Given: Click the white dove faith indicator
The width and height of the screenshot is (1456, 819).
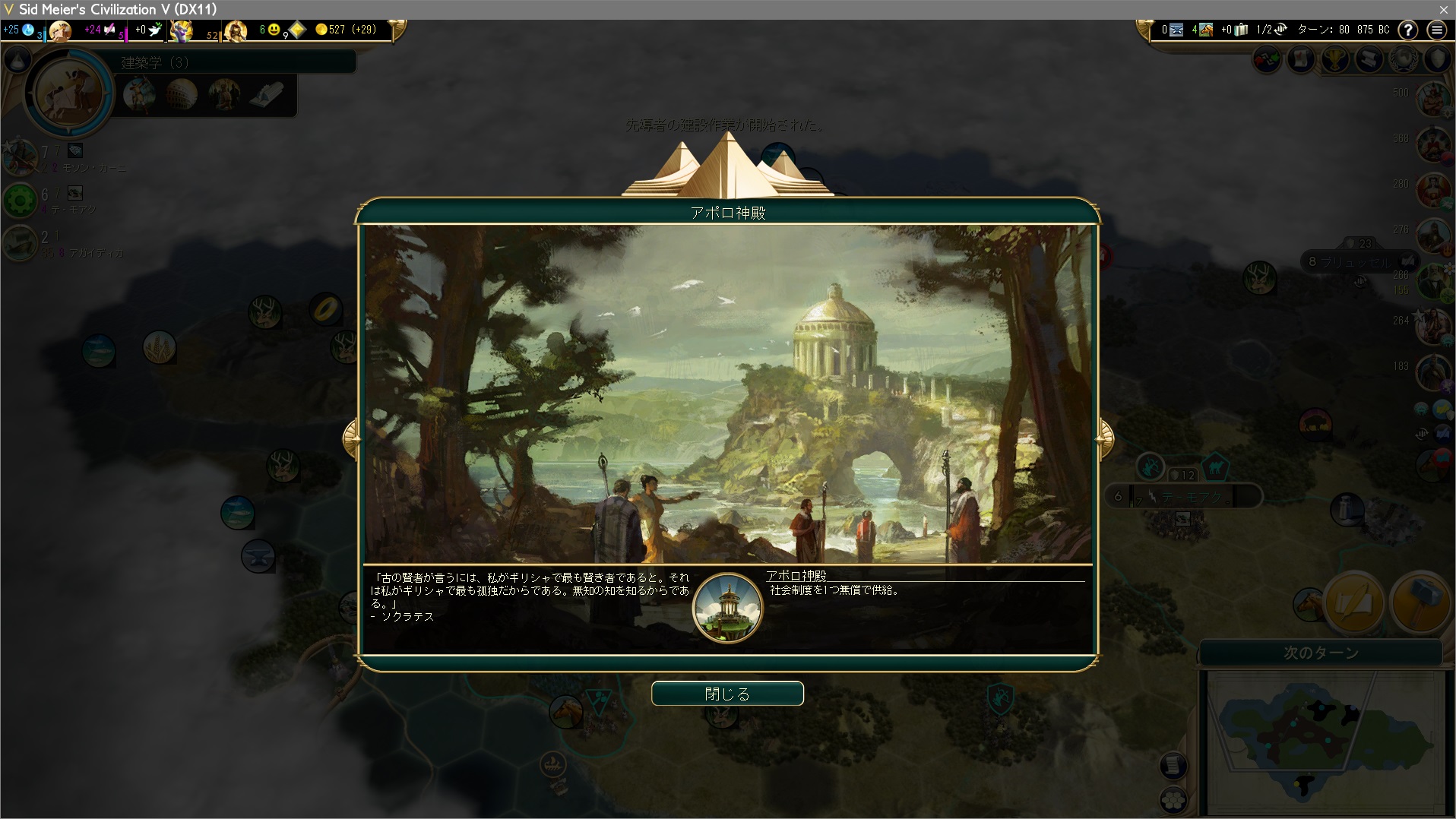Looking at the screenshot, I should tap(155, 30).
